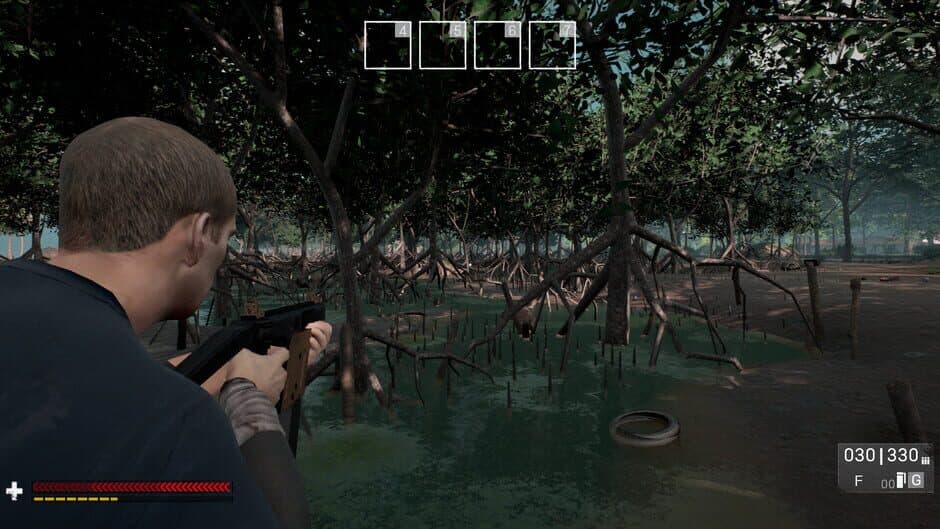Select the hotbar slot numbered 4

[x=388, y=45]
